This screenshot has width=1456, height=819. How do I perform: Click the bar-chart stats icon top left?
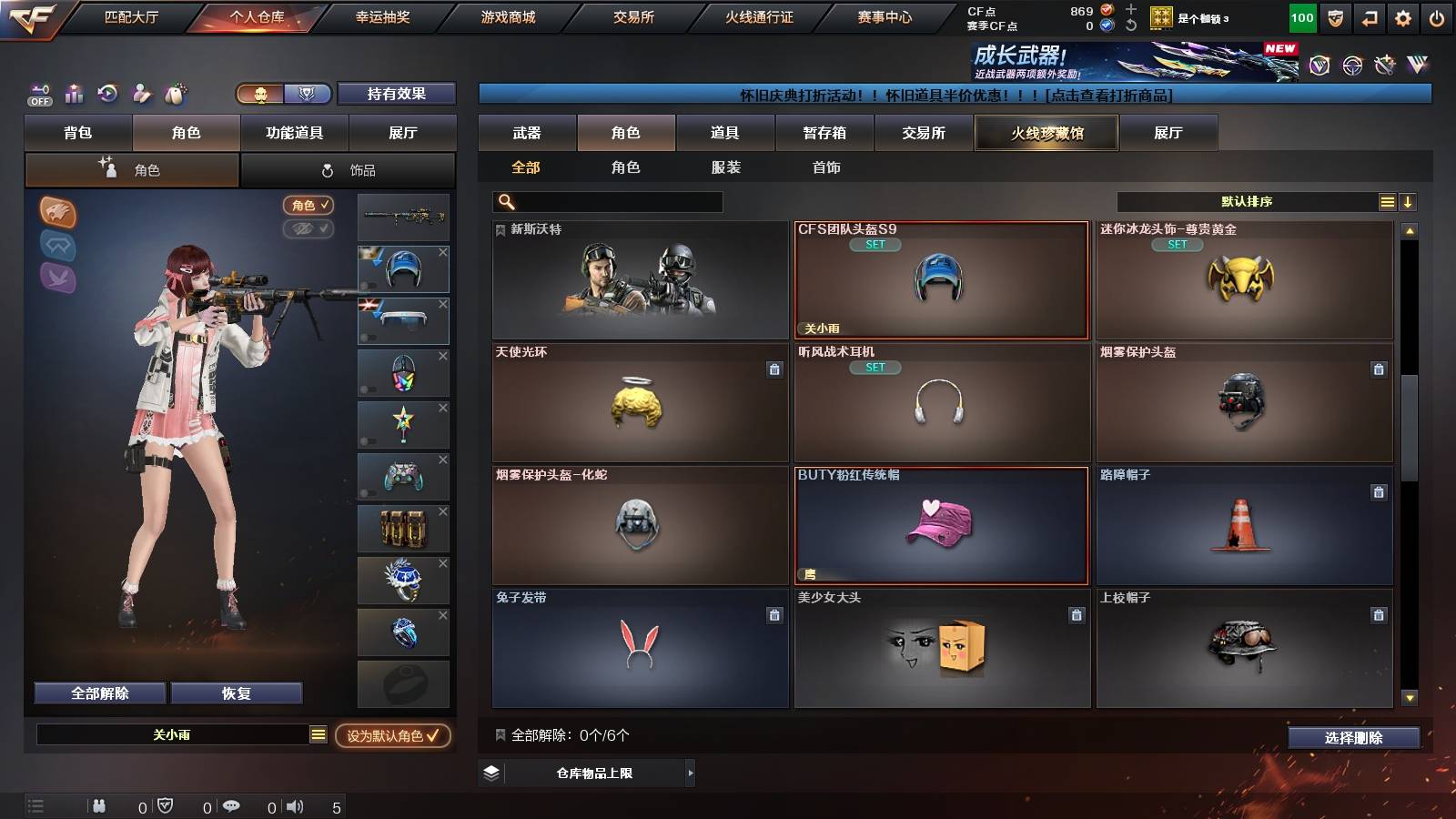coord(73,94)
